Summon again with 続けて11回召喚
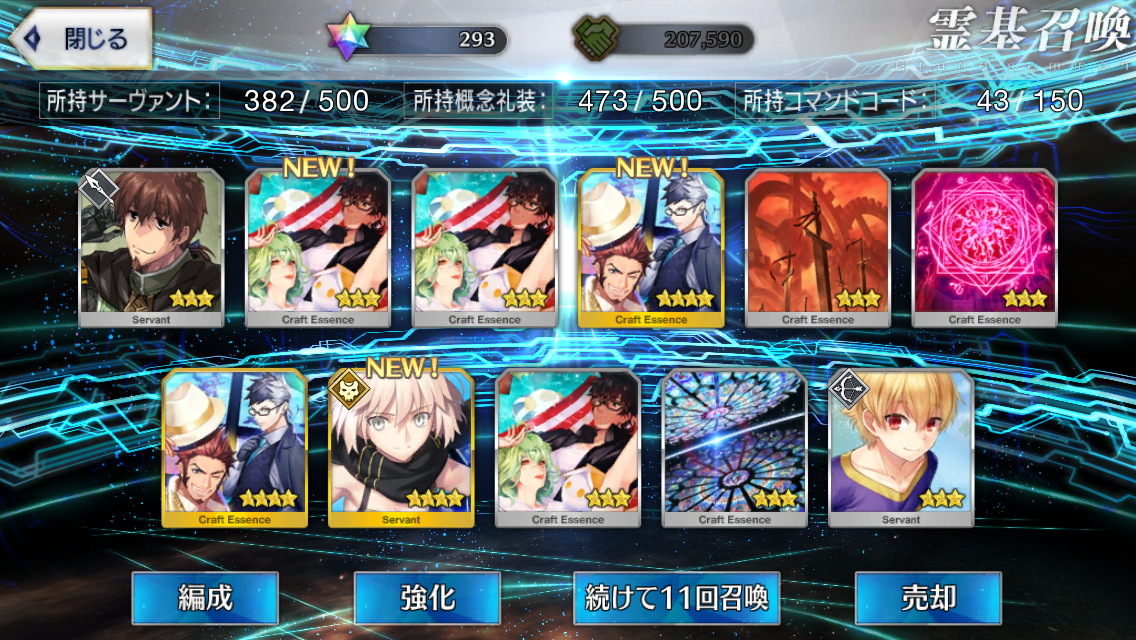The width and height of the screenshot is (1136, 640). pos(678,598)
